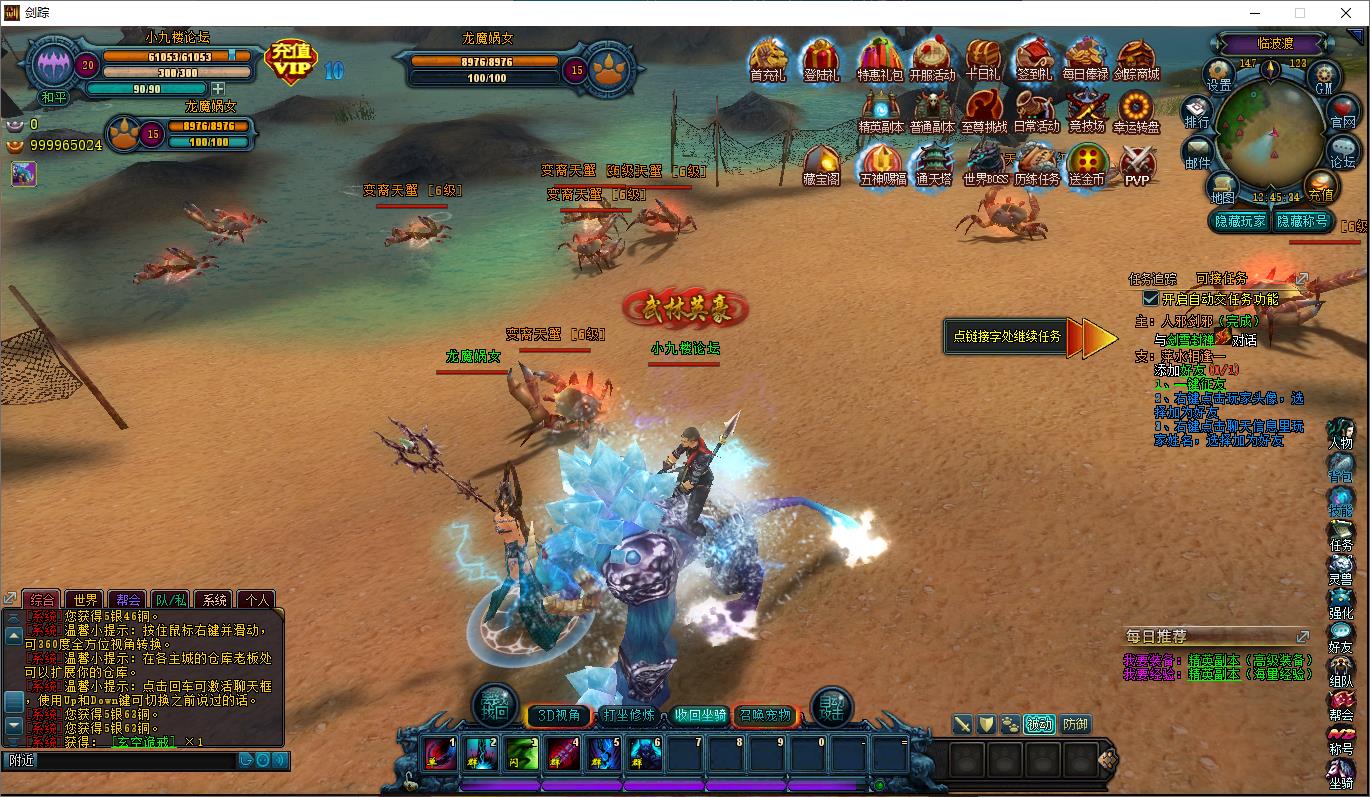Use the first skill in the hotbar

tap(440, 753)
